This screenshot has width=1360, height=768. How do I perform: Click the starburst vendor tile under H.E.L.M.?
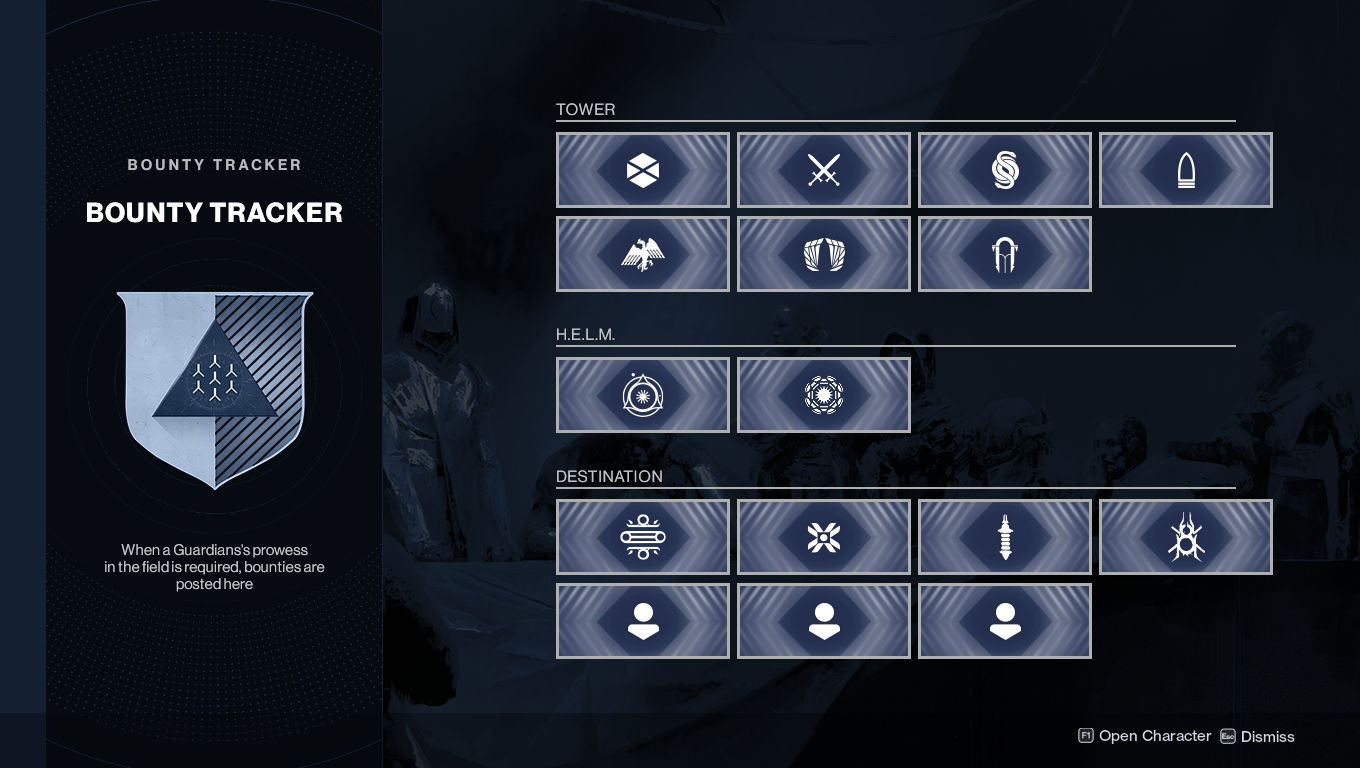(824, 394)
